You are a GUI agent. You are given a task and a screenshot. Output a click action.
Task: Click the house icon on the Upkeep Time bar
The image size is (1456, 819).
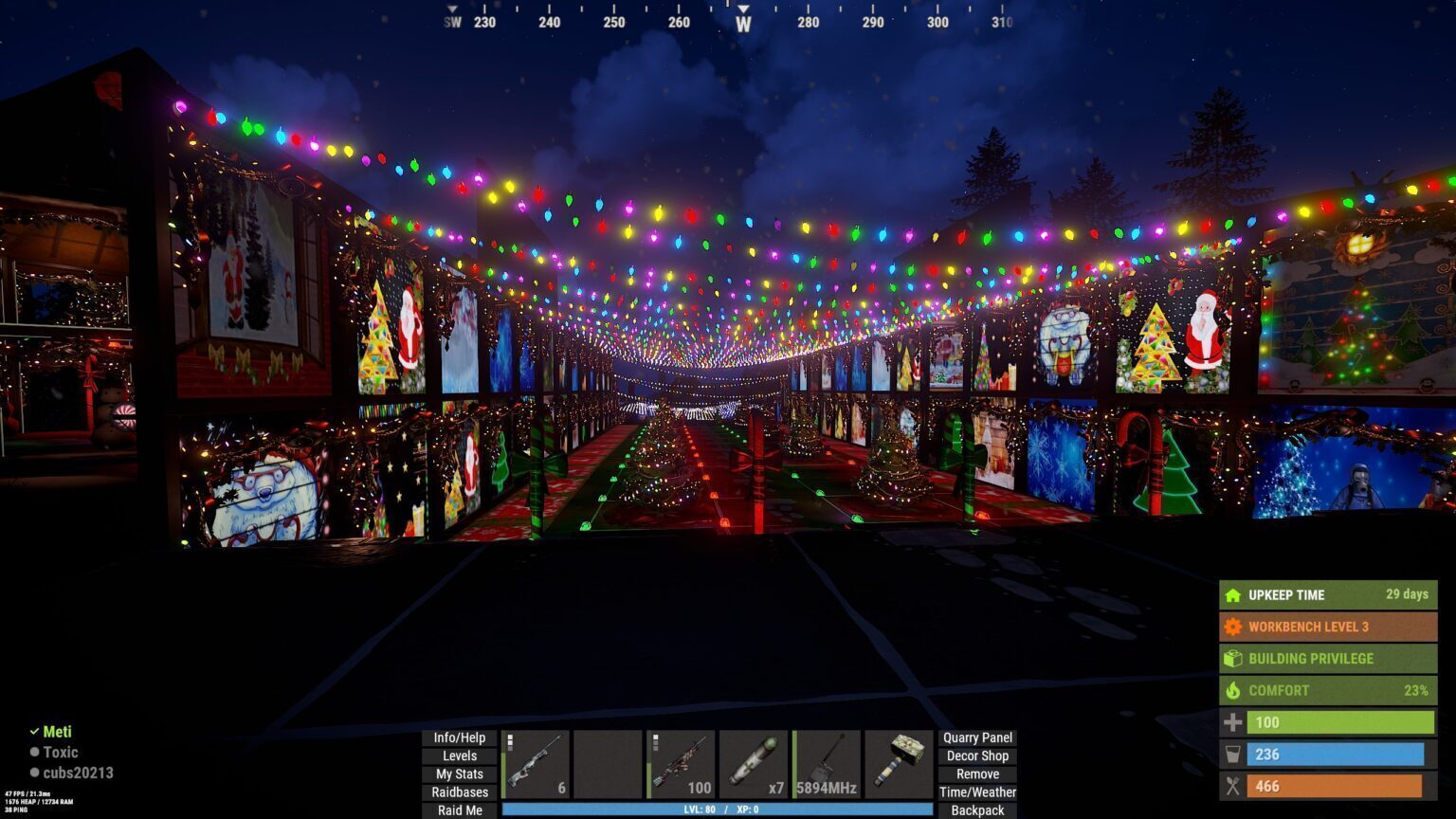coord(1233,595)
